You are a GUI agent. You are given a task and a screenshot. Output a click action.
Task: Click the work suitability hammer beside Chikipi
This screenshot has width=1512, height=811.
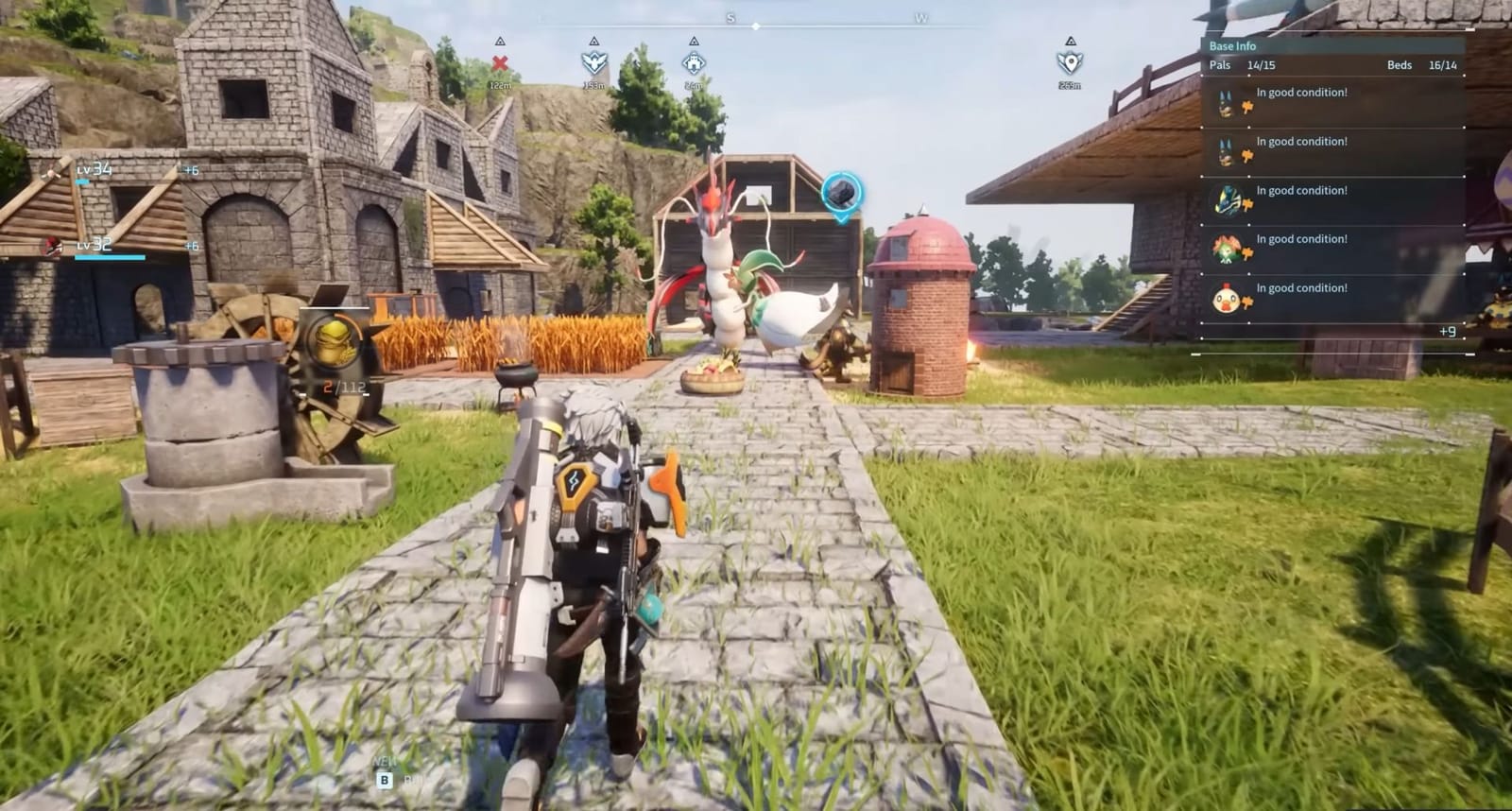click(1247, 301)
